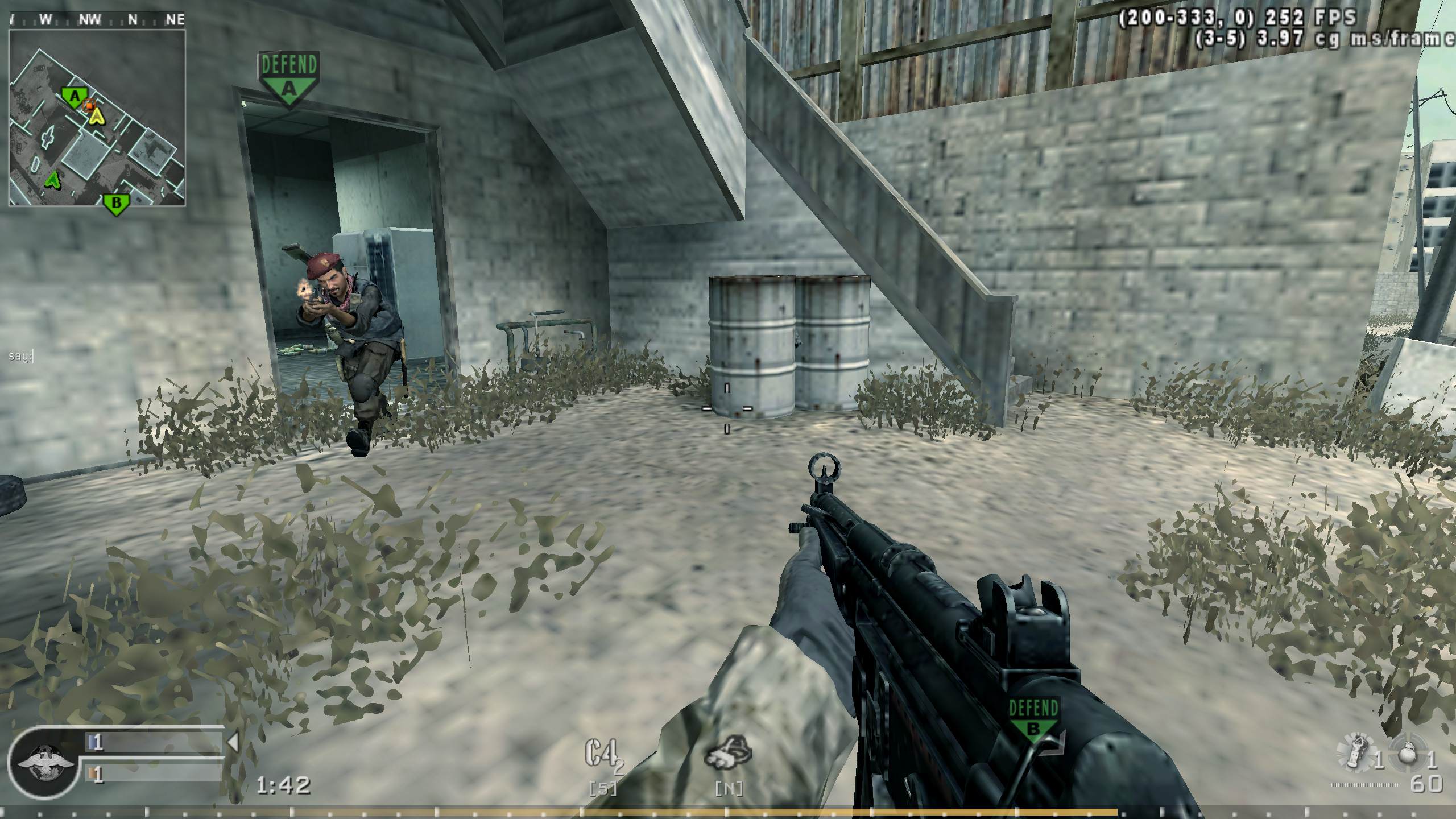Click the orange player marker on the minimap
This screenshot has width=1456, height=819.
(x=89, y=105)
